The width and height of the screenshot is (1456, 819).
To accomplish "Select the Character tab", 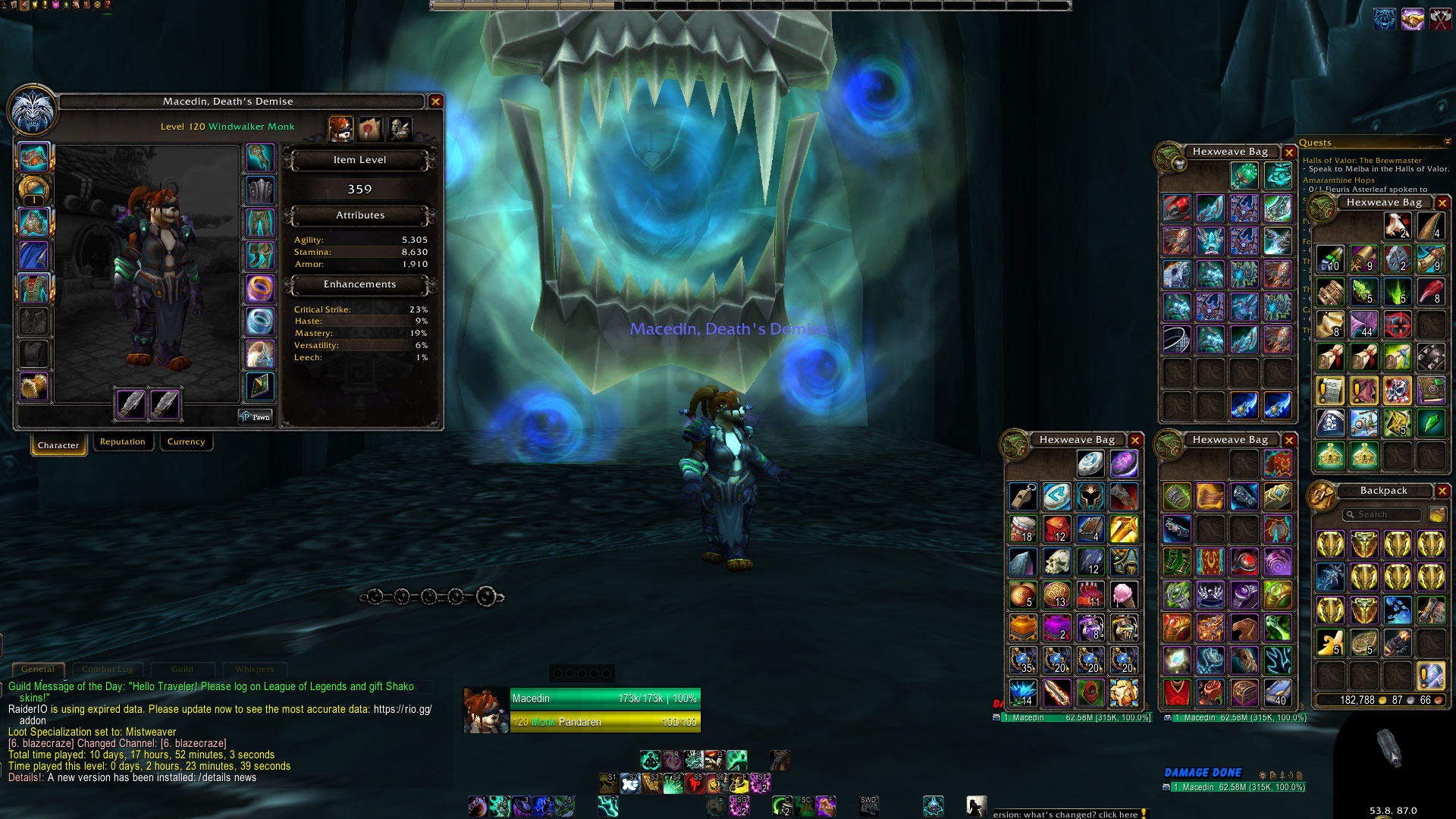I will (58, 445).
